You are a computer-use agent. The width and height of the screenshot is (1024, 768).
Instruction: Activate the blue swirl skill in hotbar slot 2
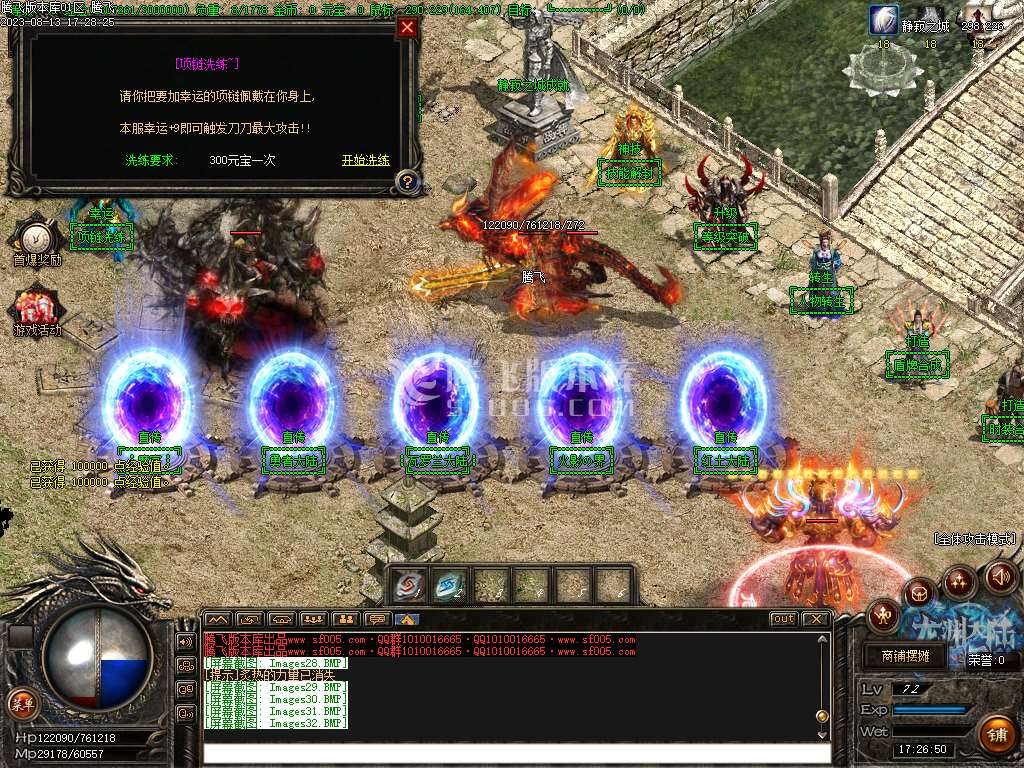pyautogui.click(x=451, y=585)
